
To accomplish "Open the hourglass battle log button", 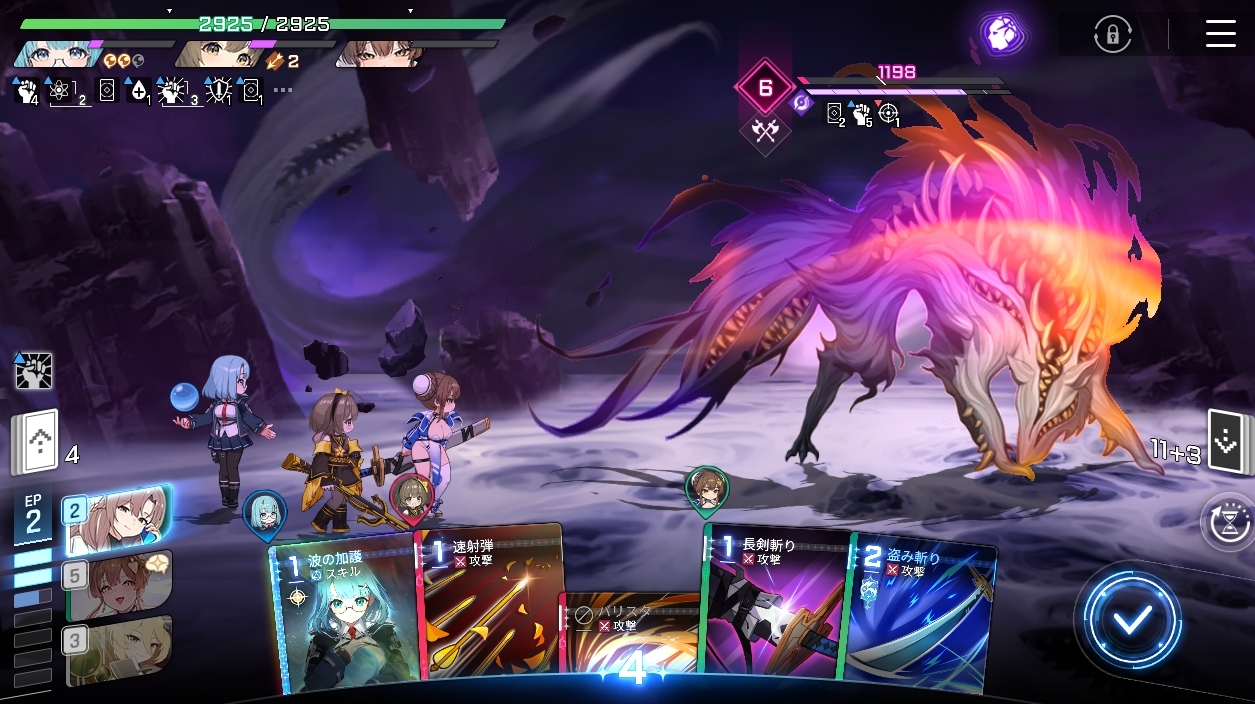I will tap(1226, 523).
